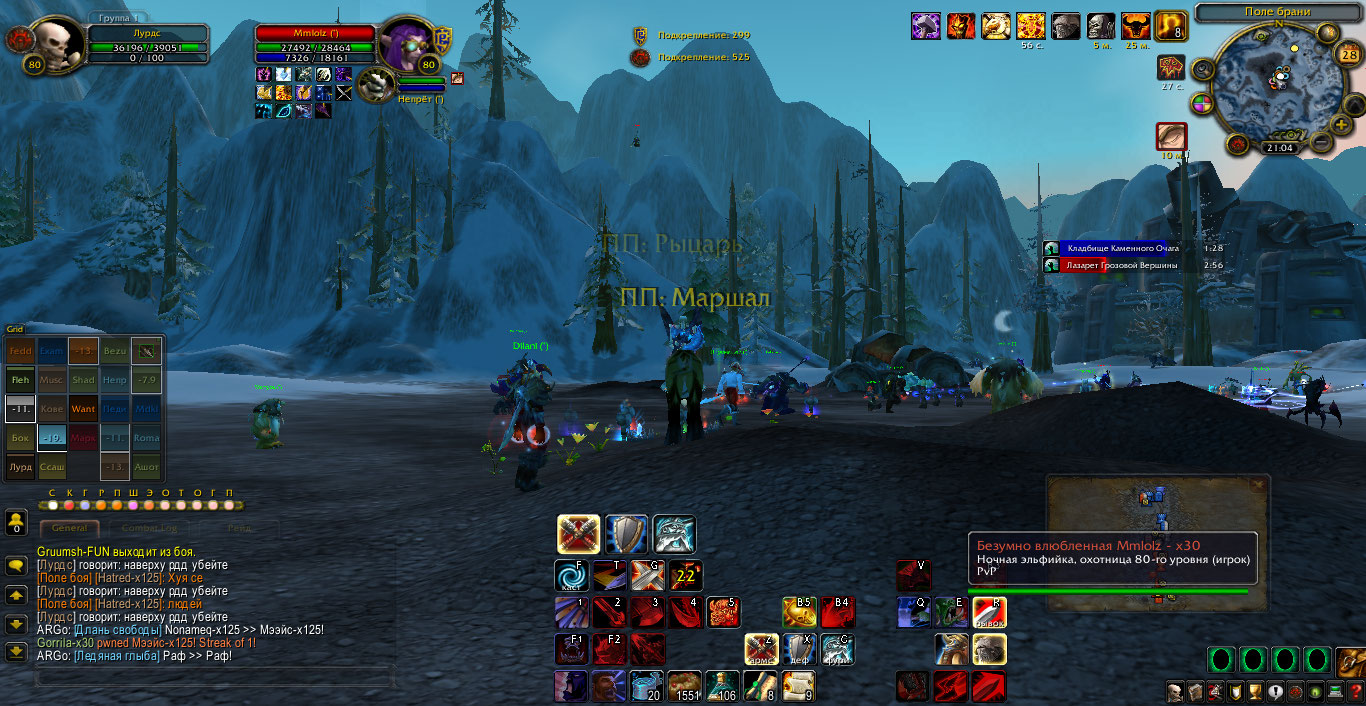
Task: Use the potion item with count 106
Action: pos(722,686)
